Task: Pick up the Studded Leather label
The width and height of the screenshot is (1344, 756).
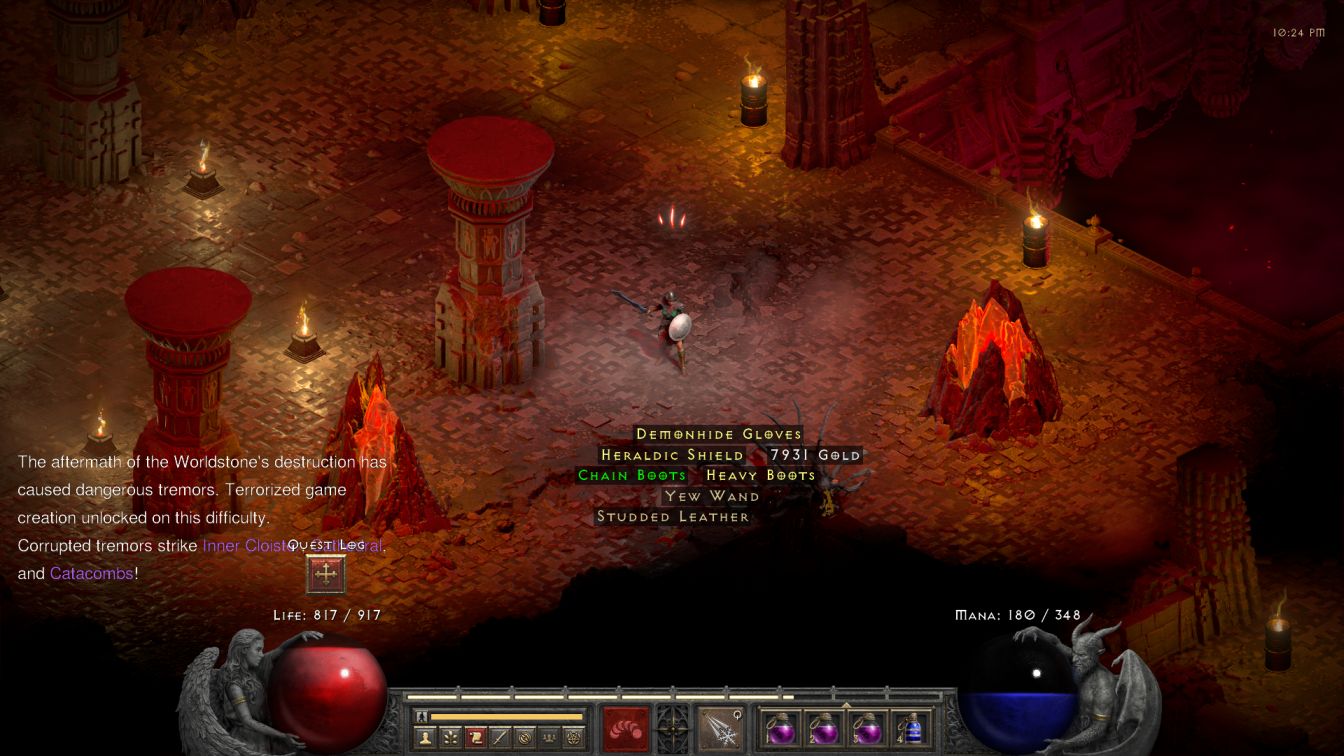Action: click(x=673, y=517)
